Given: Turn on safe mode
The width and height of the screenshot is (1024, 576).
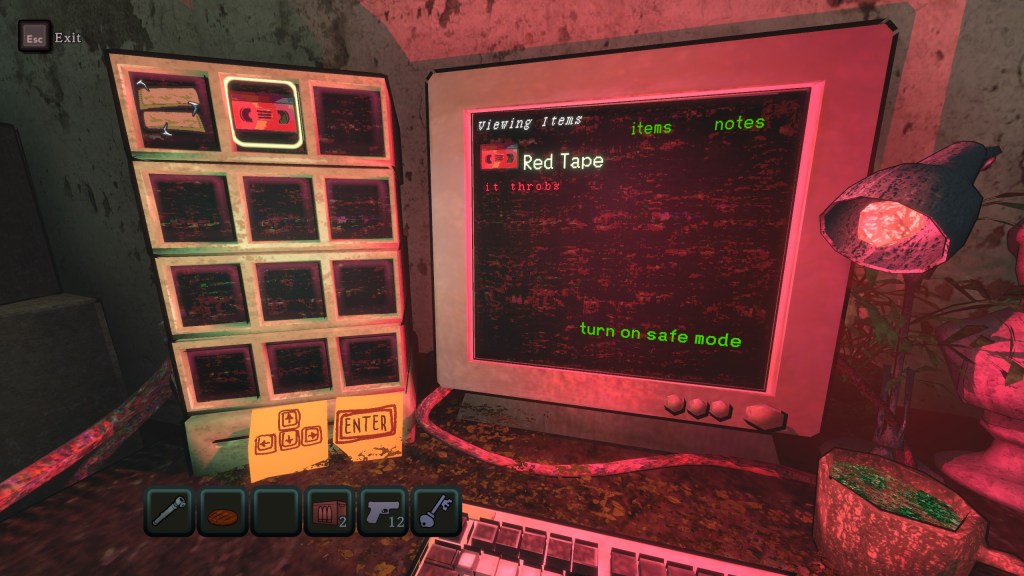Looking at the screenshot, I should click(660, 335).
